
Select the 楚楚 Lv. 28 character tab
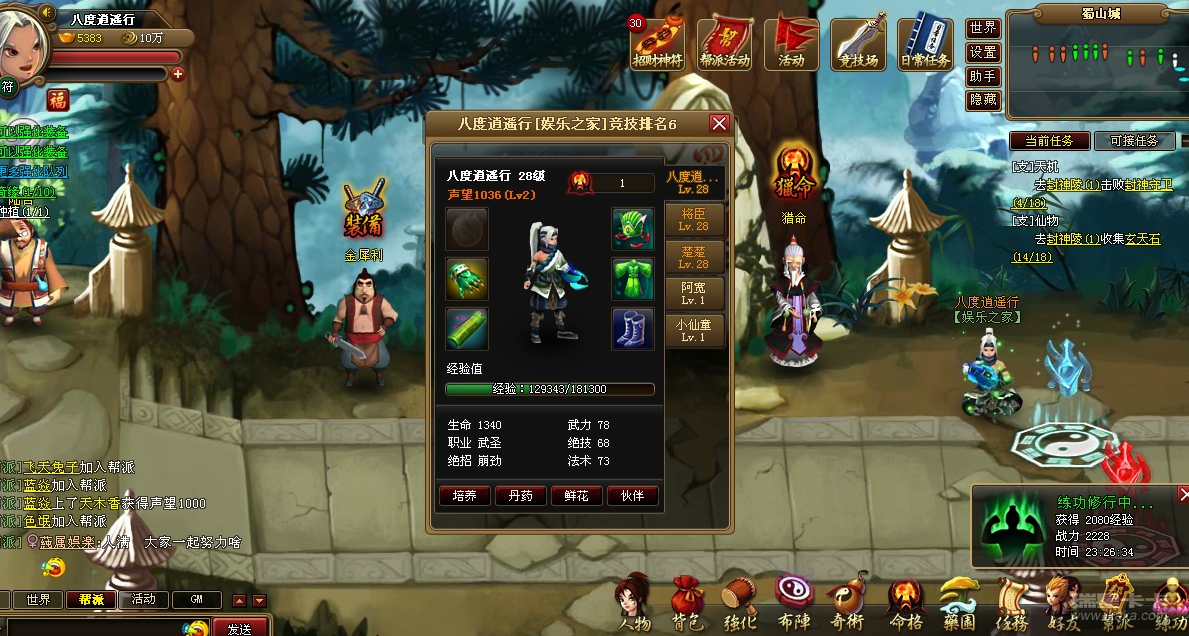[694, 257]
